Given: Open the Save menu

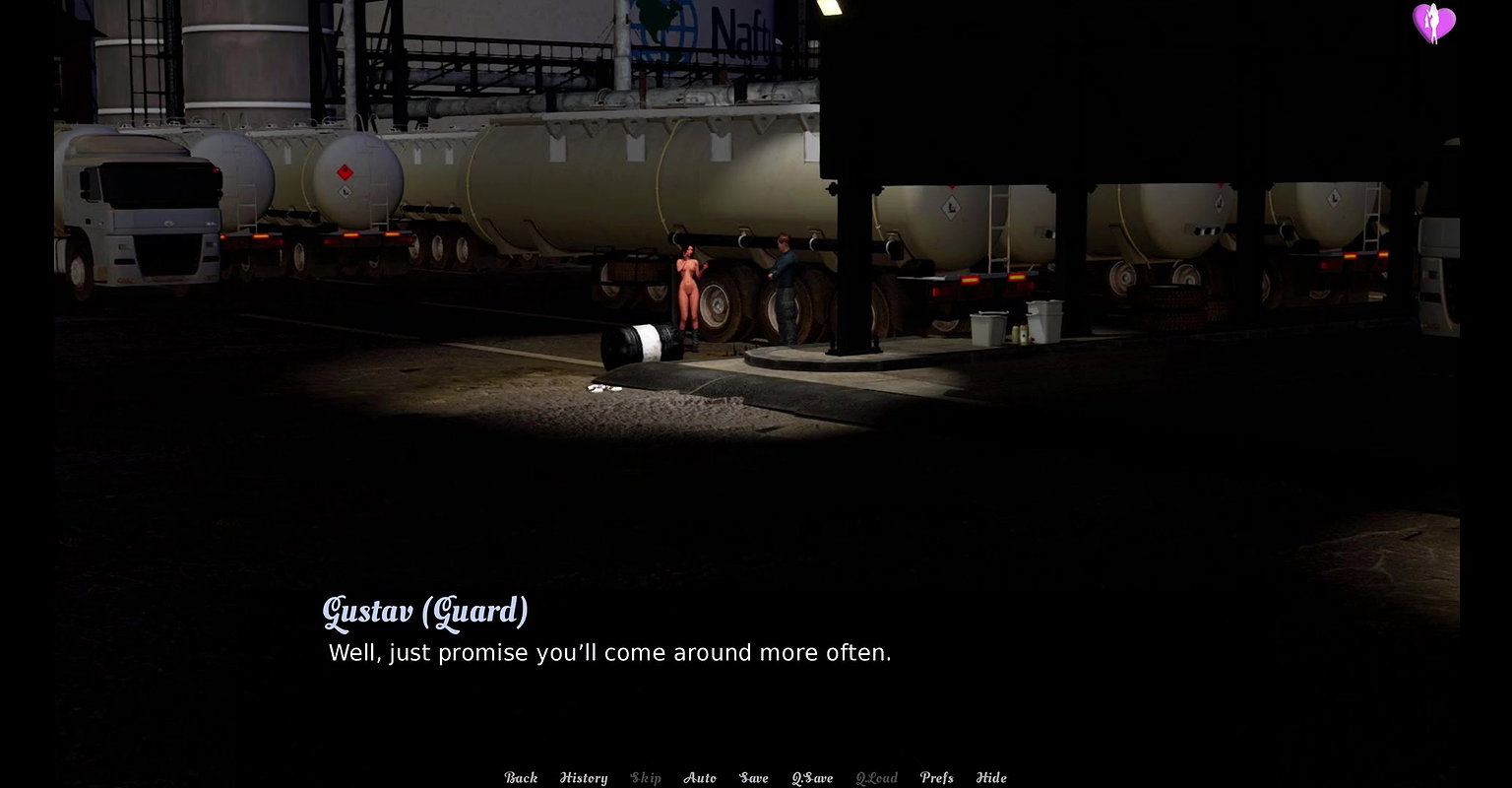Looking at the screenshot, I should 754,778.
